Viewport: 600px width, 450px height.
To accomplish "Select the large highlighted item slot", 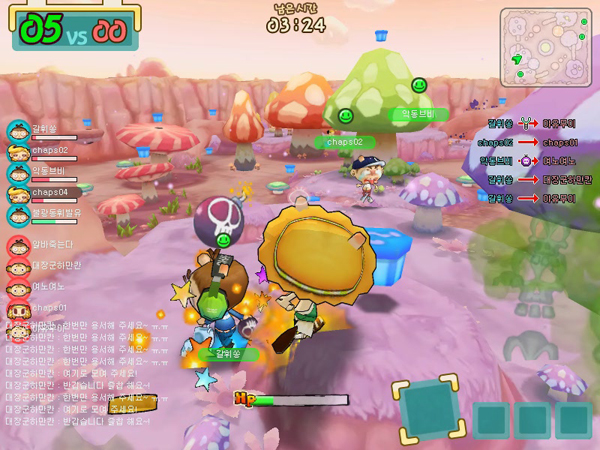I will click(431, 410).
